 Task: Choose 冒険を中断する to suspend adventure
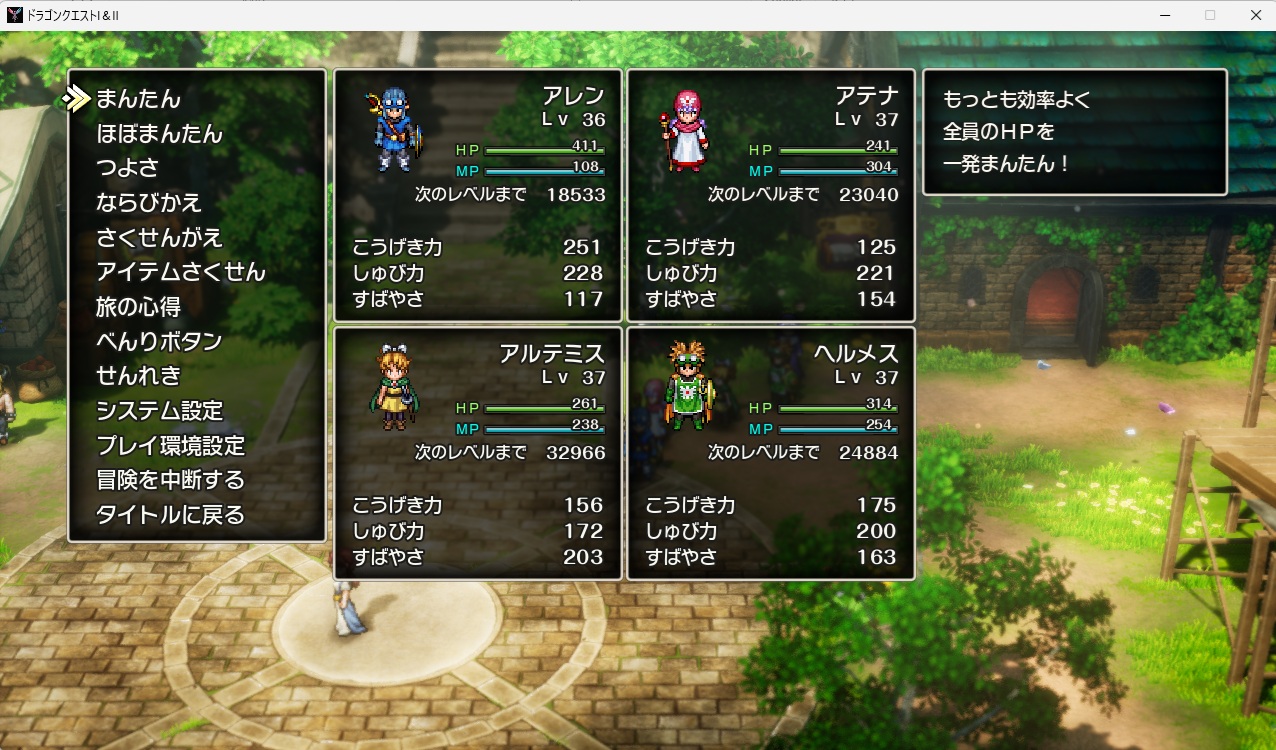(x=170, y=480)
